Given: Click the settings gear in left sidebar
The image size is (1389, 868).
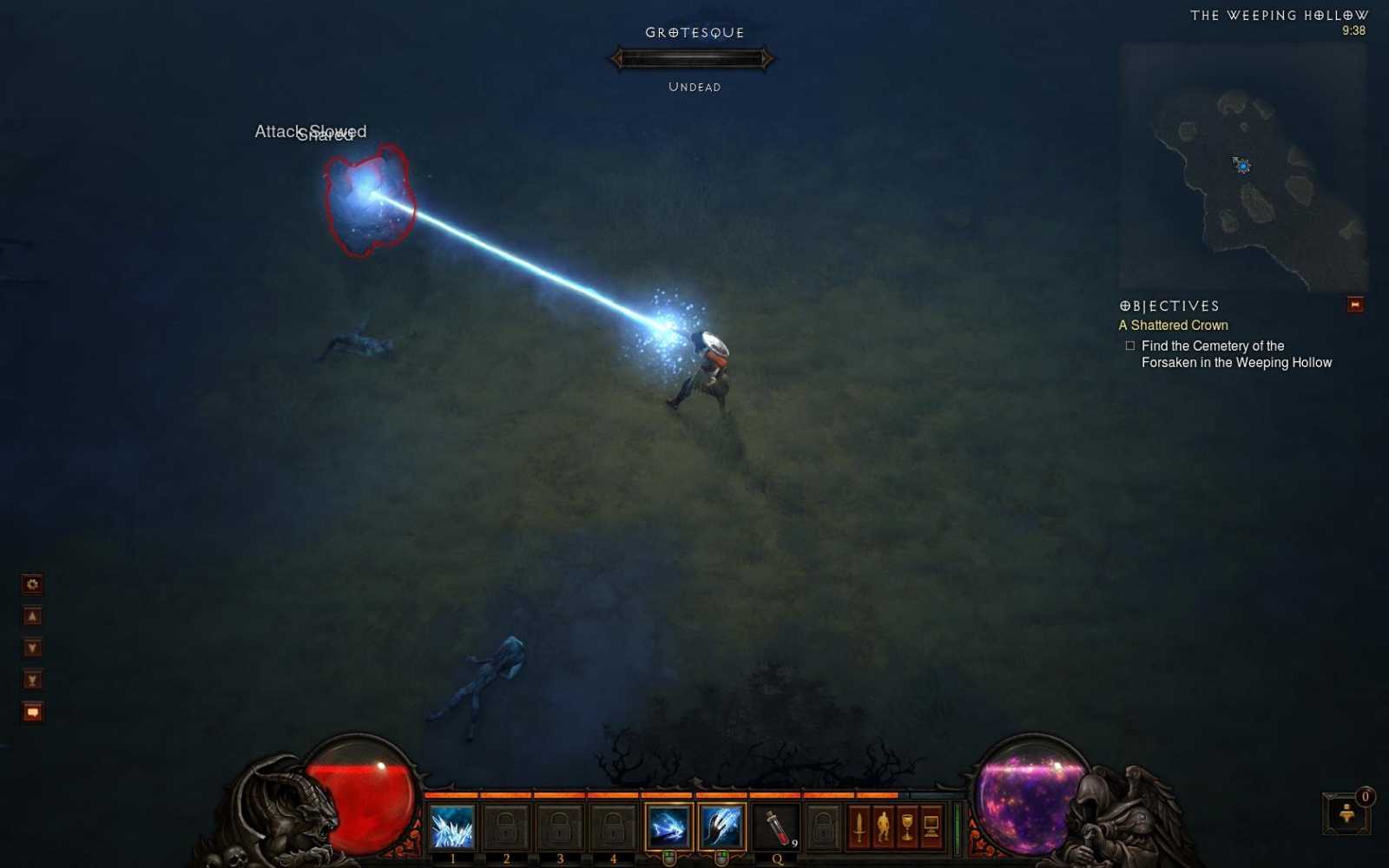Looking at the screenshot, I should [x=31, y=584].
